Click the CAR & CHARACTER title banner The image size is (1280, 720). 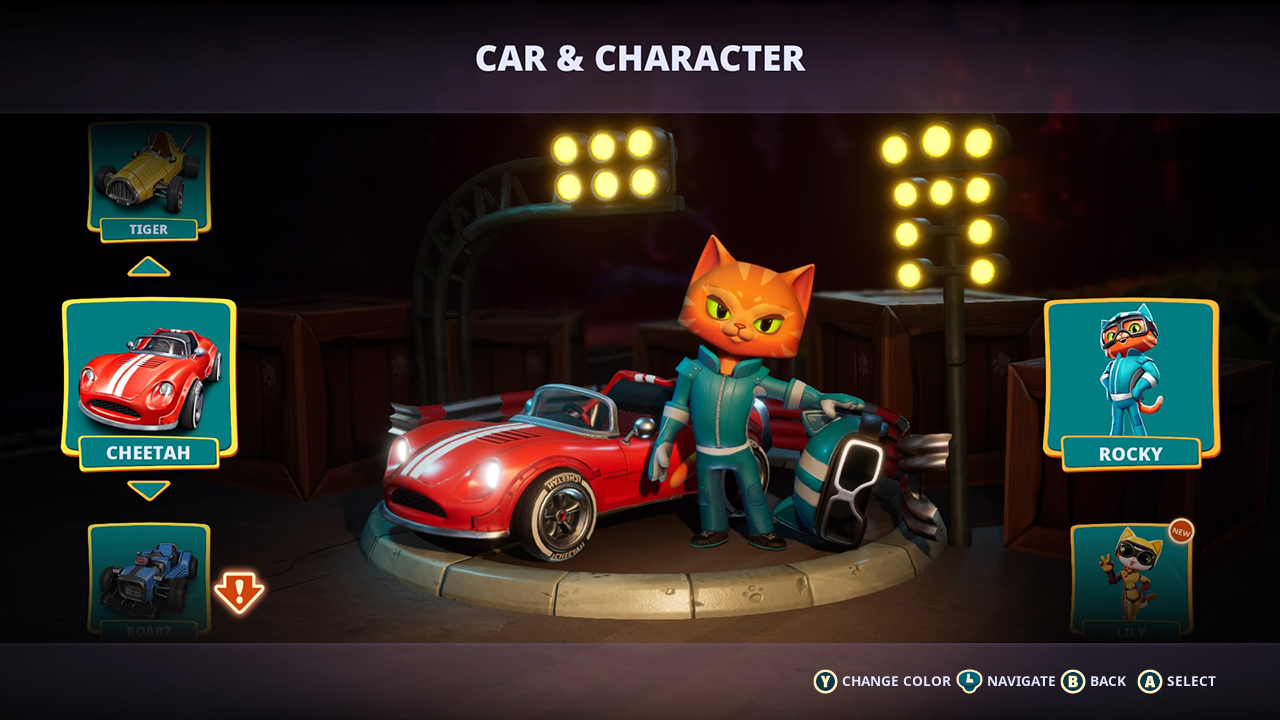(x=640, y=58)
